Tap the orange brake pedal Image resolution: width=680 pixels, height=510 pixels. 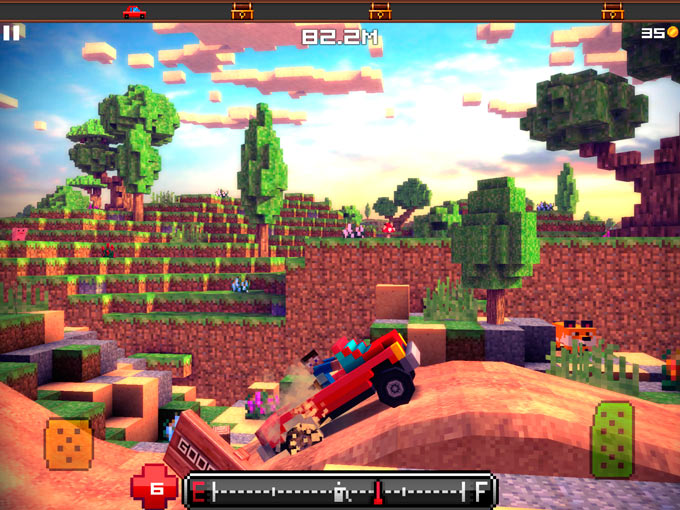click(68, 442)
